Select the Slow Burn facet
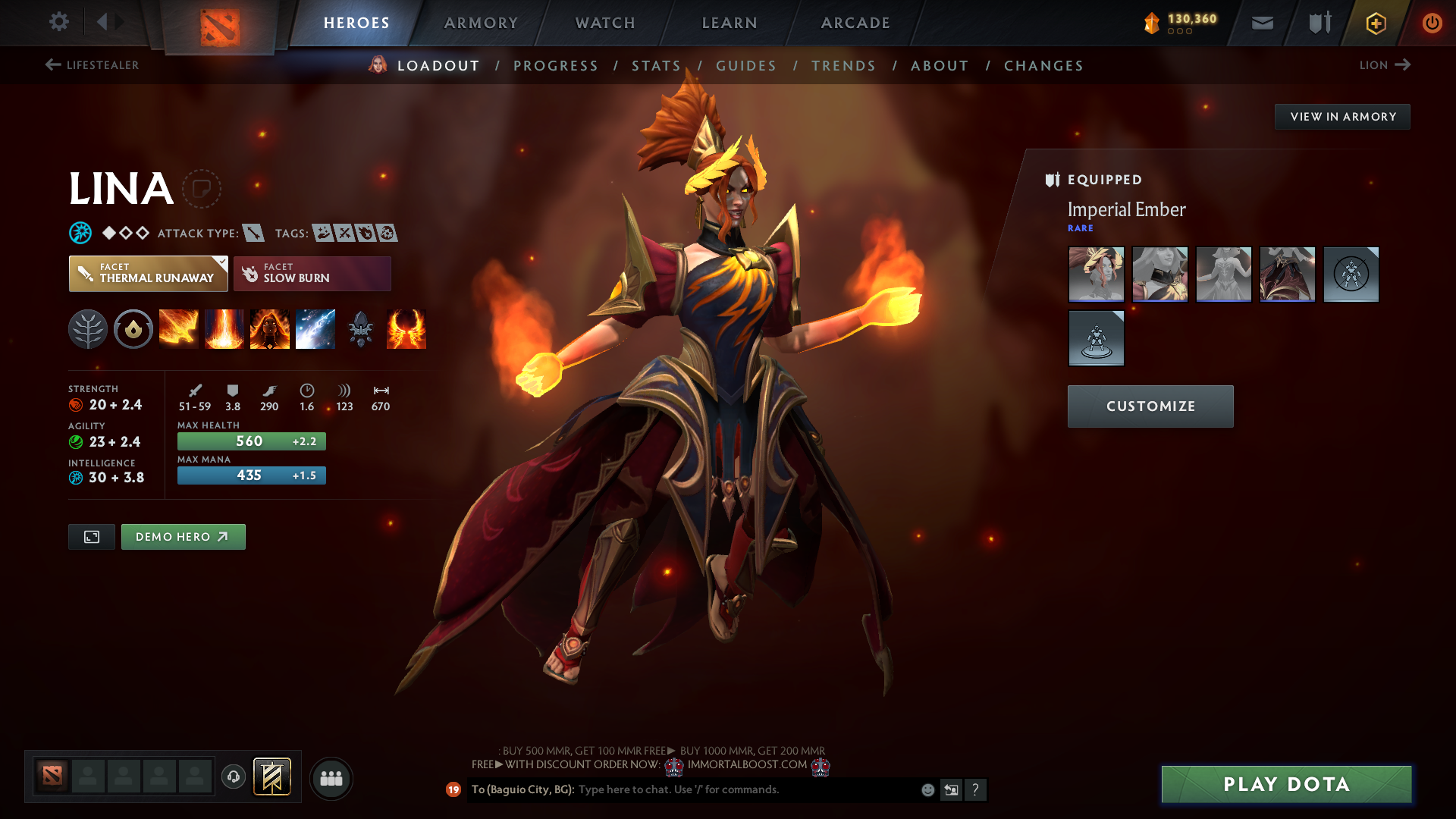Image resolution: width=1456 pixels, height=819 pixels. (x=312, y=273)
